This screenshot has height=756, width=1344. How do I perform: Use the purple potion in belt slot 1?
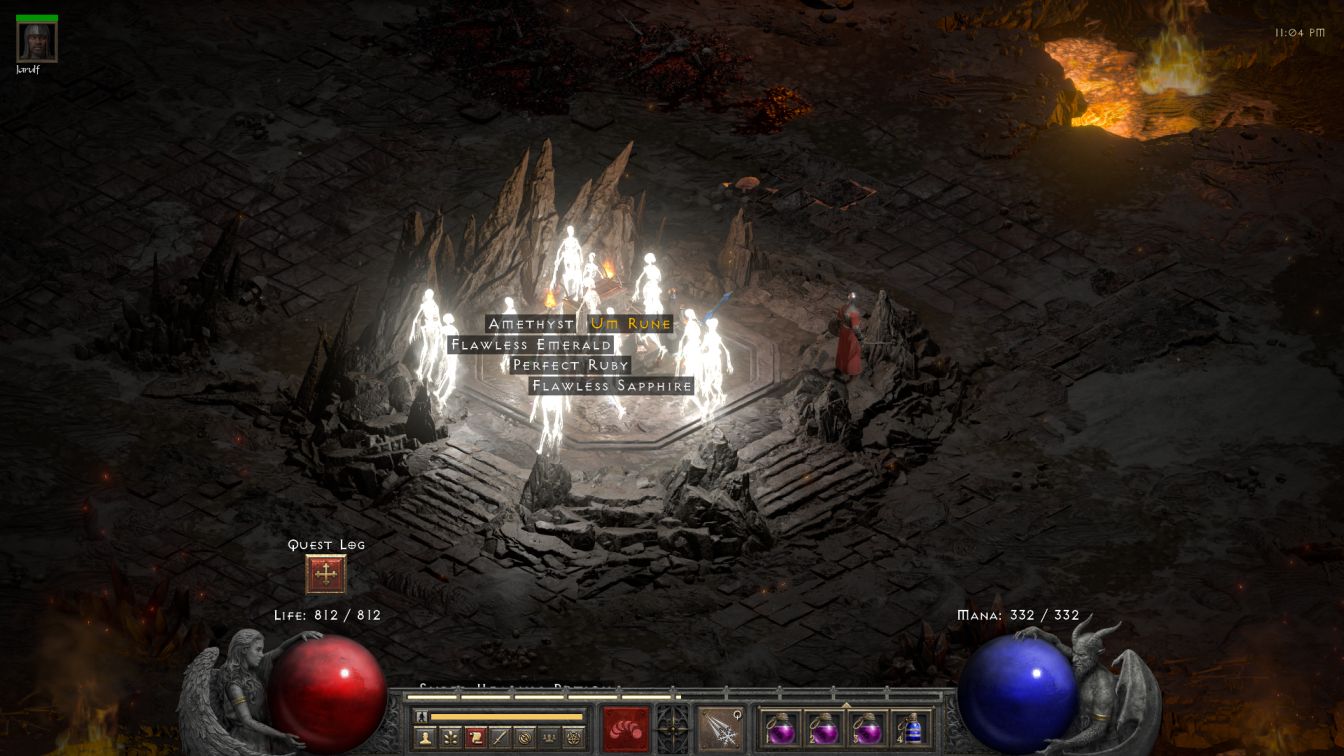coord(781,728)
